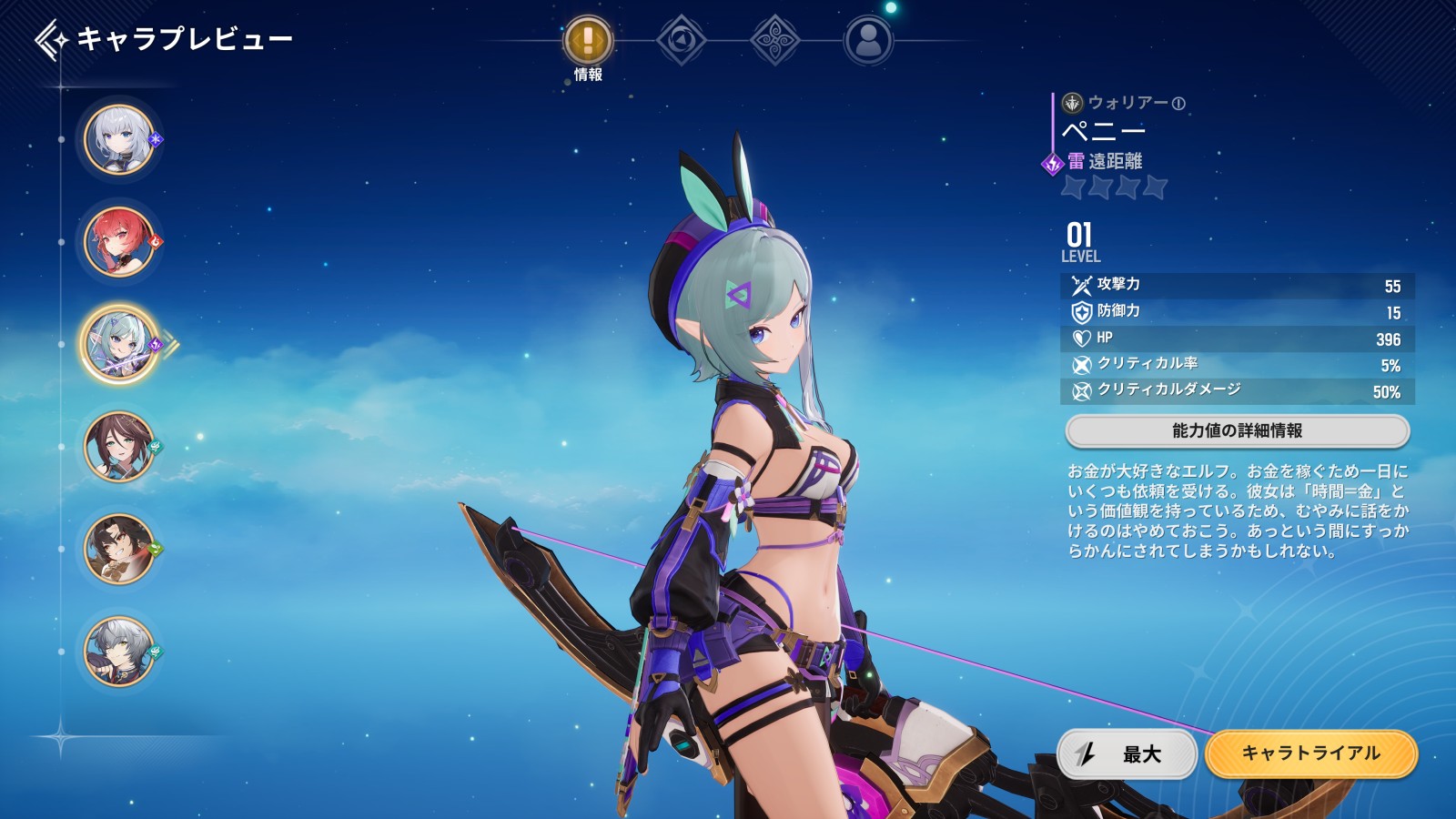This screenshot has height=819, width=1456.
Task: Show the ウォリアー class info tooltip
Action: pyautogui.click(x=1178, y=104)
